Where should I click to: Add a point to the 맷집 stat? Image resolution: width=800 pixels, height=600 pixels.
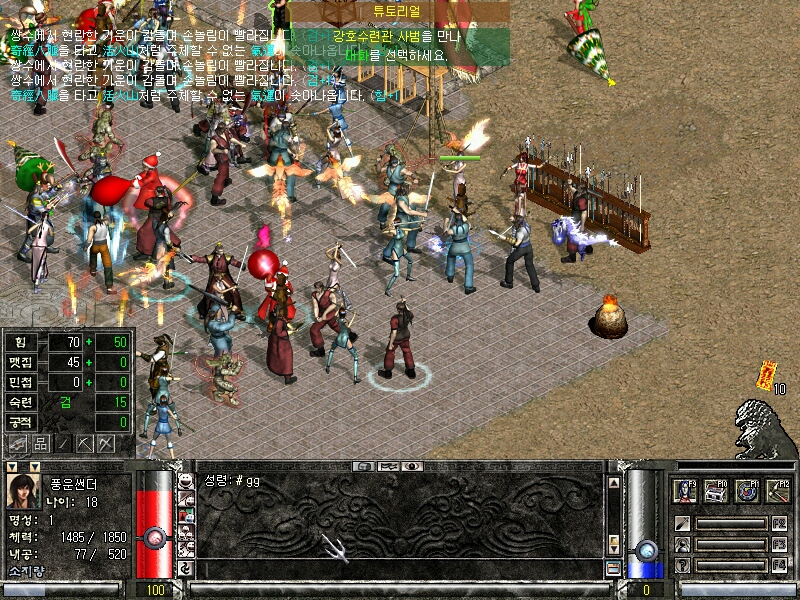pyautogui.click(x=87, y=362)
